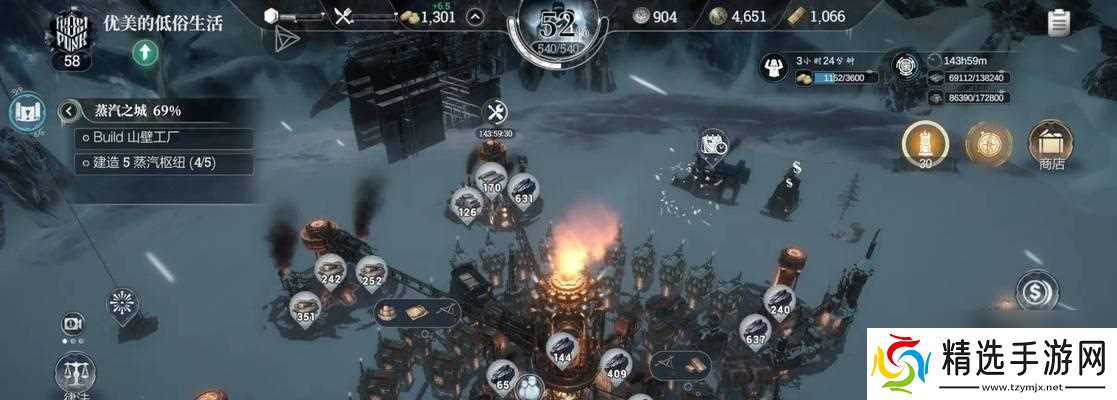Toggle the camera view icon
Viewport: 1117px width, 400px height.
tap(72, 323)
